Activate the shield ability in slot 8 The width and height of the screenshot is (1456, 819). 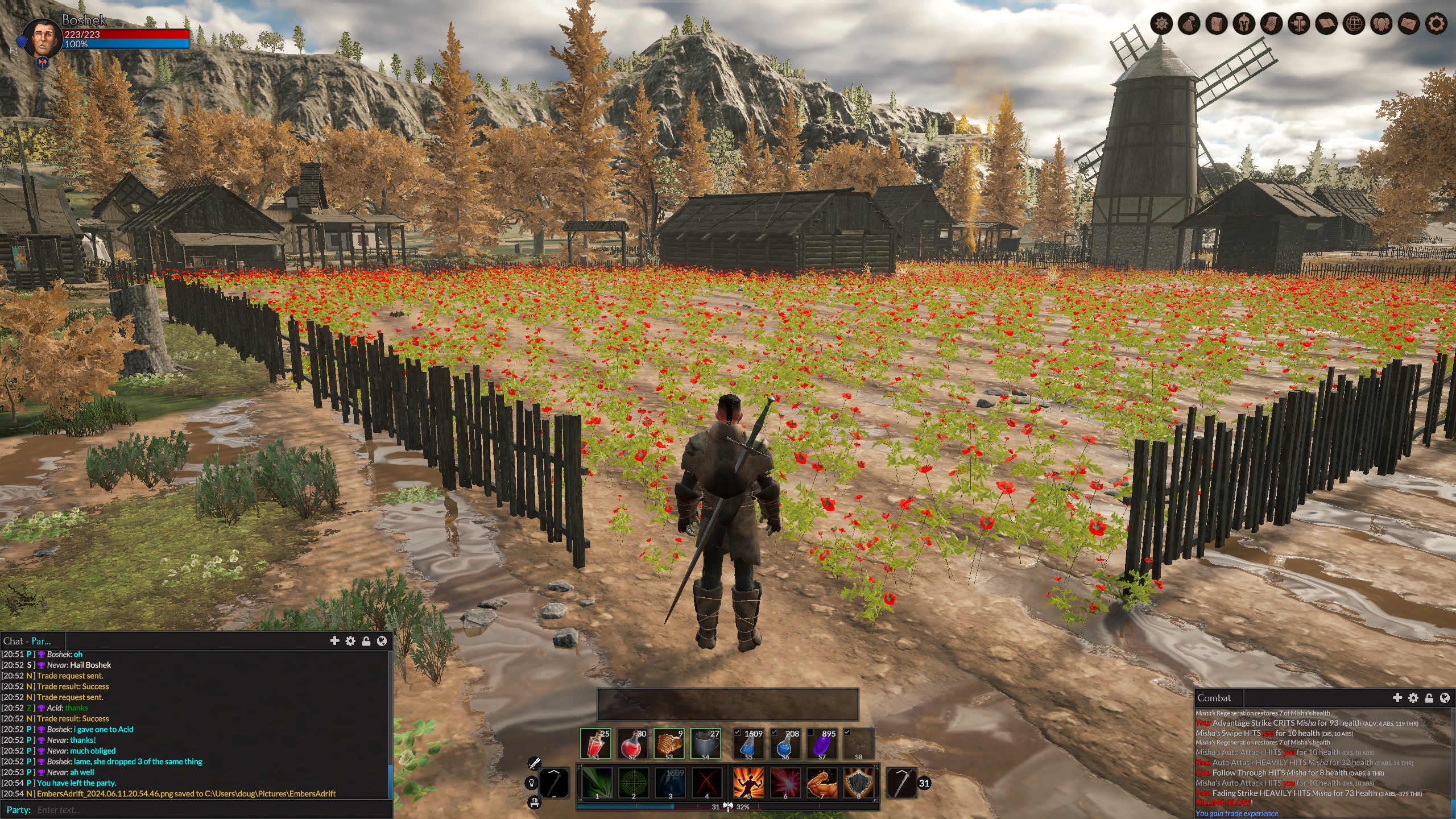(859, 783)
